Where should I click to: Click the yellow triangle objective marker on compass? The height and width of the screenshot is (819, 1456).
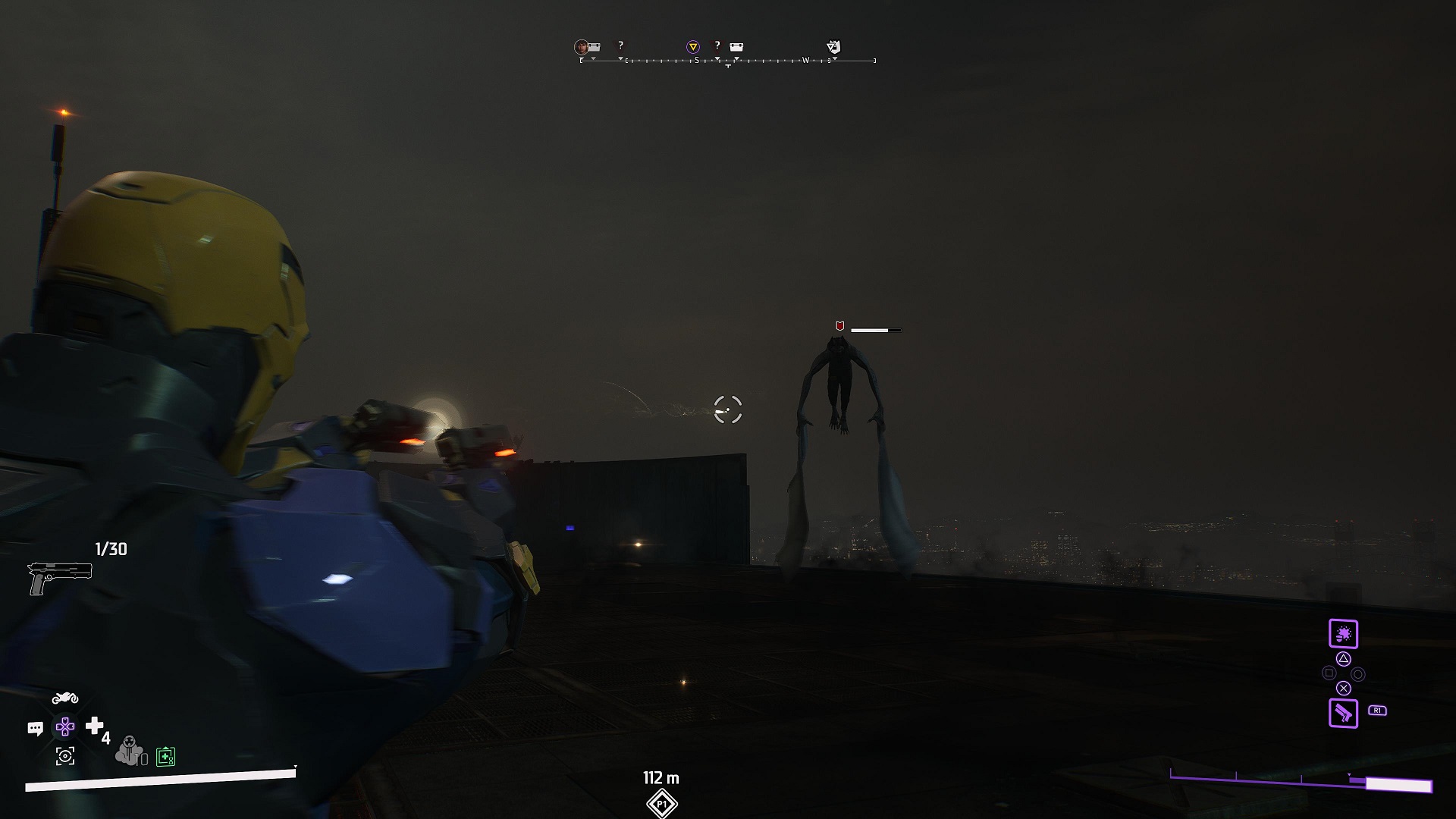(692, 47)
